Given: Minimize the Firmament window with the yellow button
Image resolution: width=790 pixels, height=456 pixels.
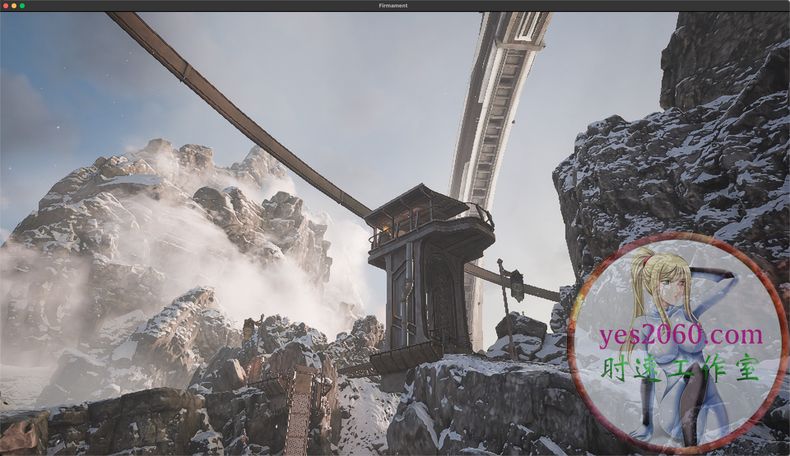Looking at the screenshot, I should pos(14,6).
